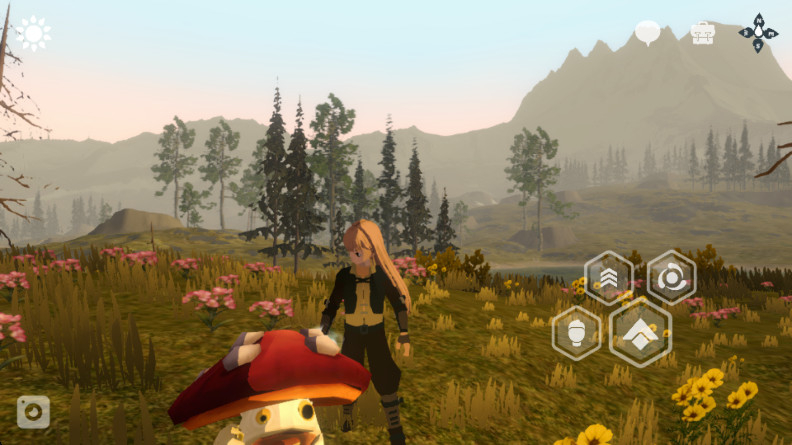Tap the sun icon in the corner
Image resolution: width=792 pixels, height=445 pixels.
[33, 34]
